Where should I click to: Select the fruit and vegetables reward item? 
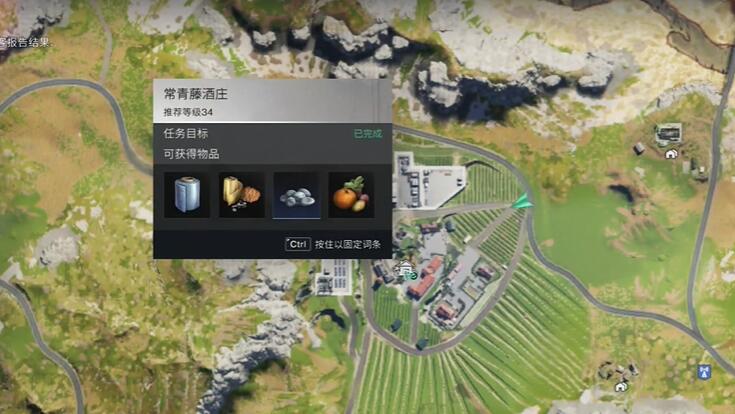click(x=351, y=195)
